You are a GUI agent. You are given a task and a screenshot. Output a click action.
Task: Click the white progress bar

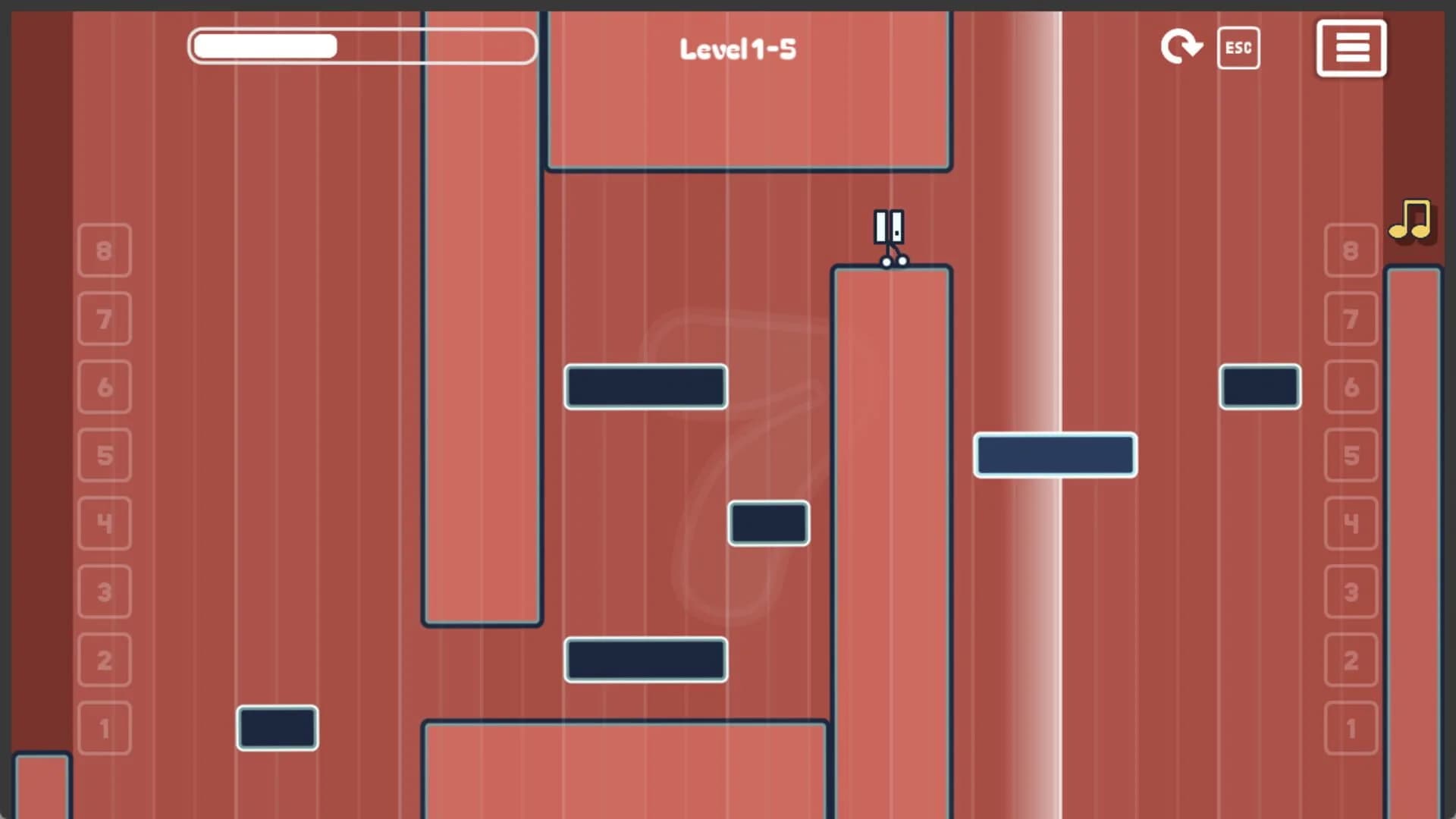pos(362,46)
